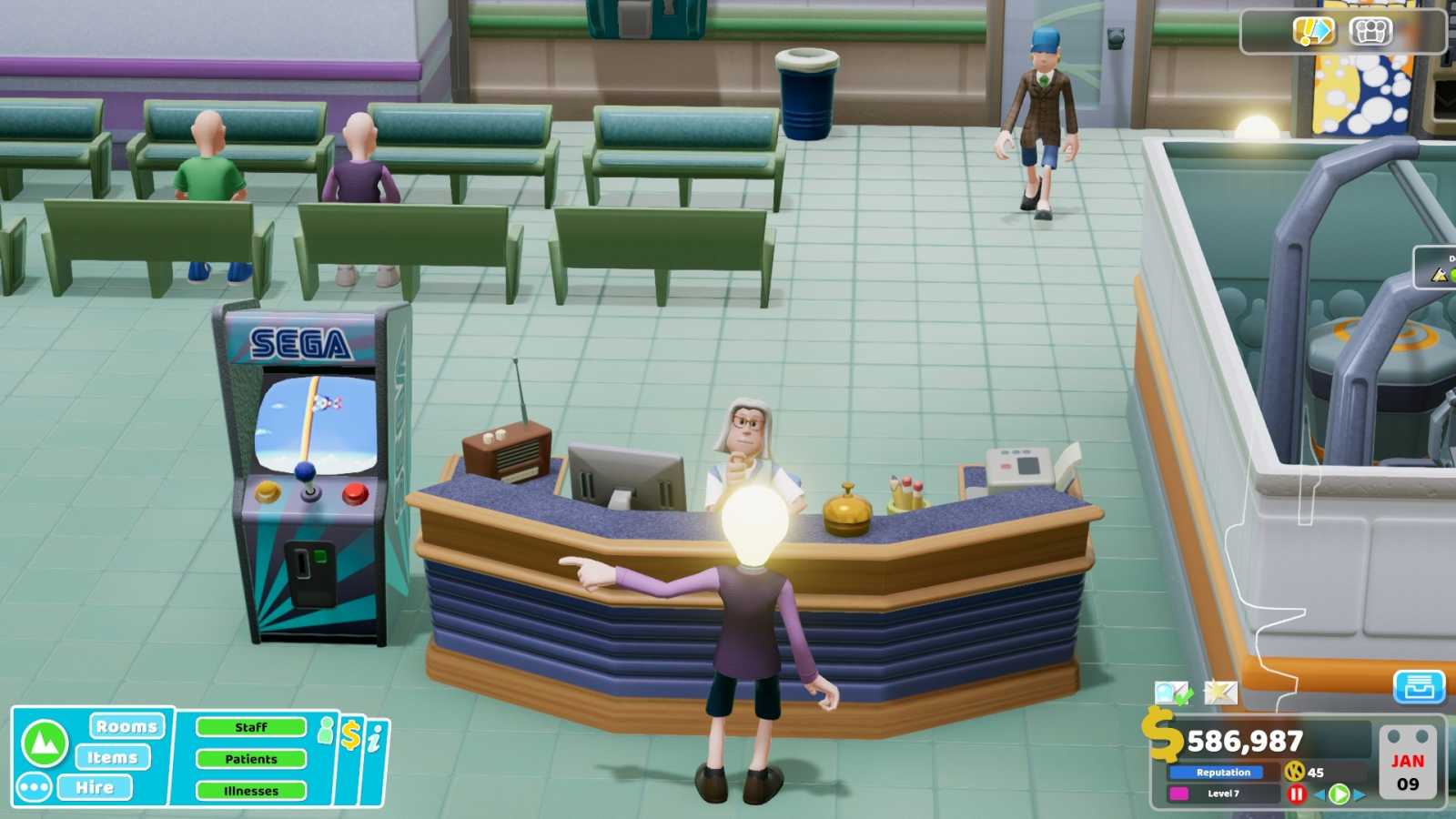Pause the game with the red pause button
The height and width of the screenshot is (819, 1456).
point(1297,794)
